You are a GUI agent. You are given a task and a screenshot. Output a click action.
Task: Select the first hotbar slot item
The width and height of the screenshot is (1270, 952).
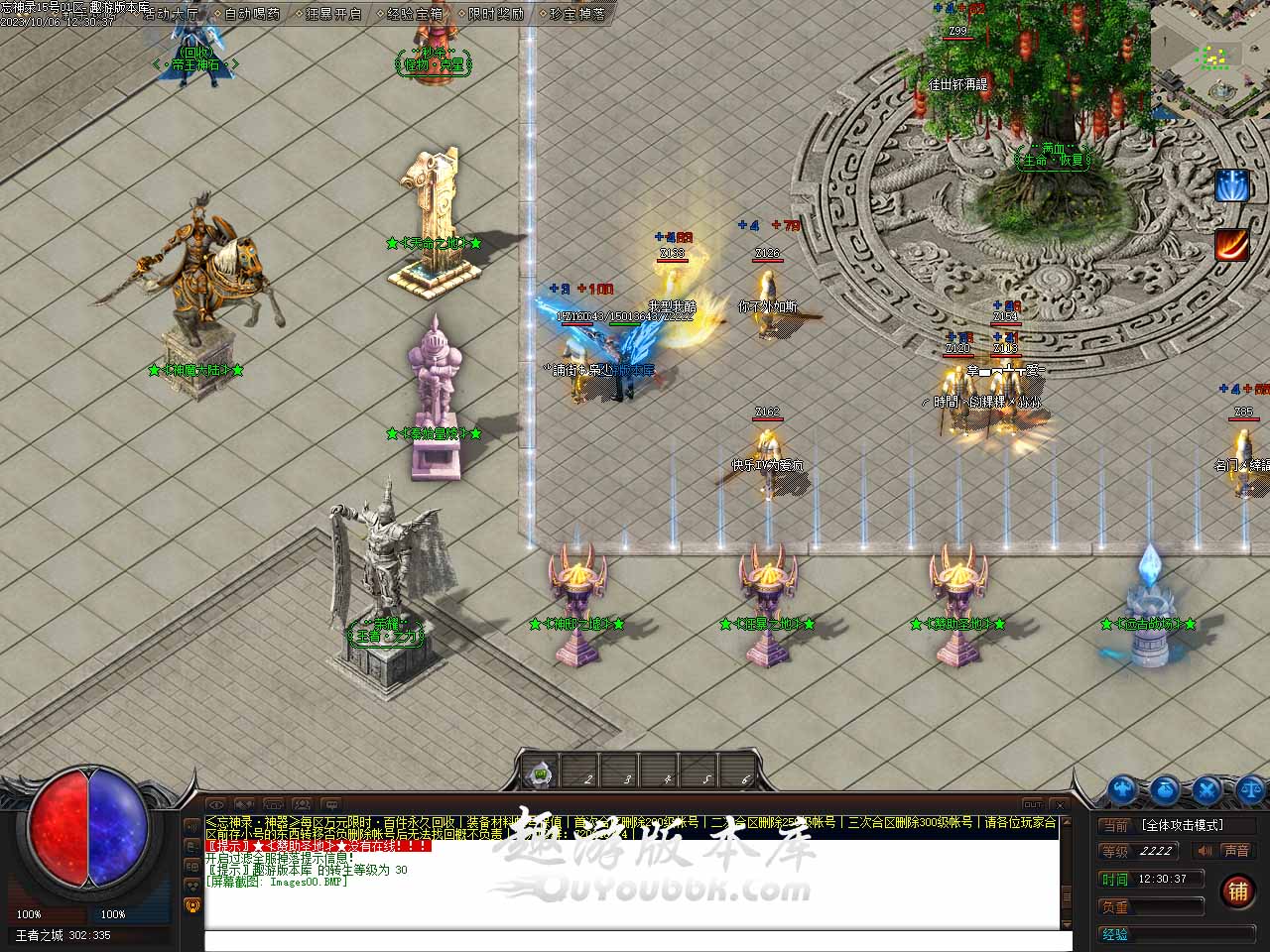(x=540, y=773)
